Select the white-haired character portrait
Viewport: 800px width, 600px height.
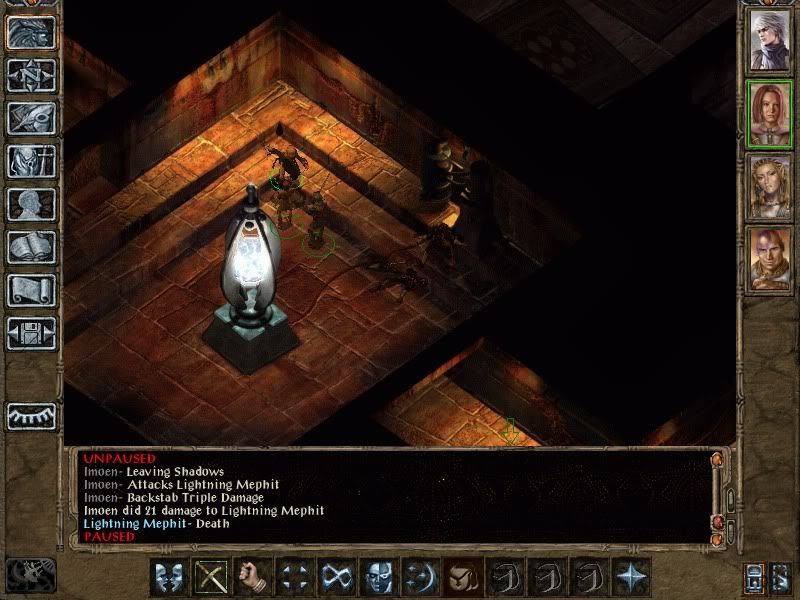[x=770, y=39]
